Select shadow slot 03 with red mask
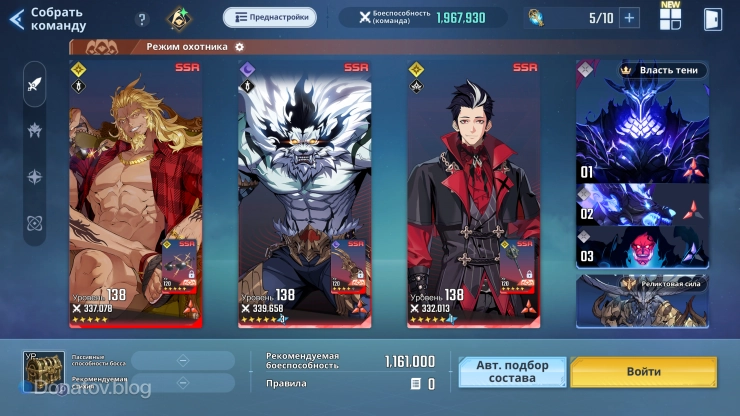This screenshot has height=416, width=740. (642, 248)
